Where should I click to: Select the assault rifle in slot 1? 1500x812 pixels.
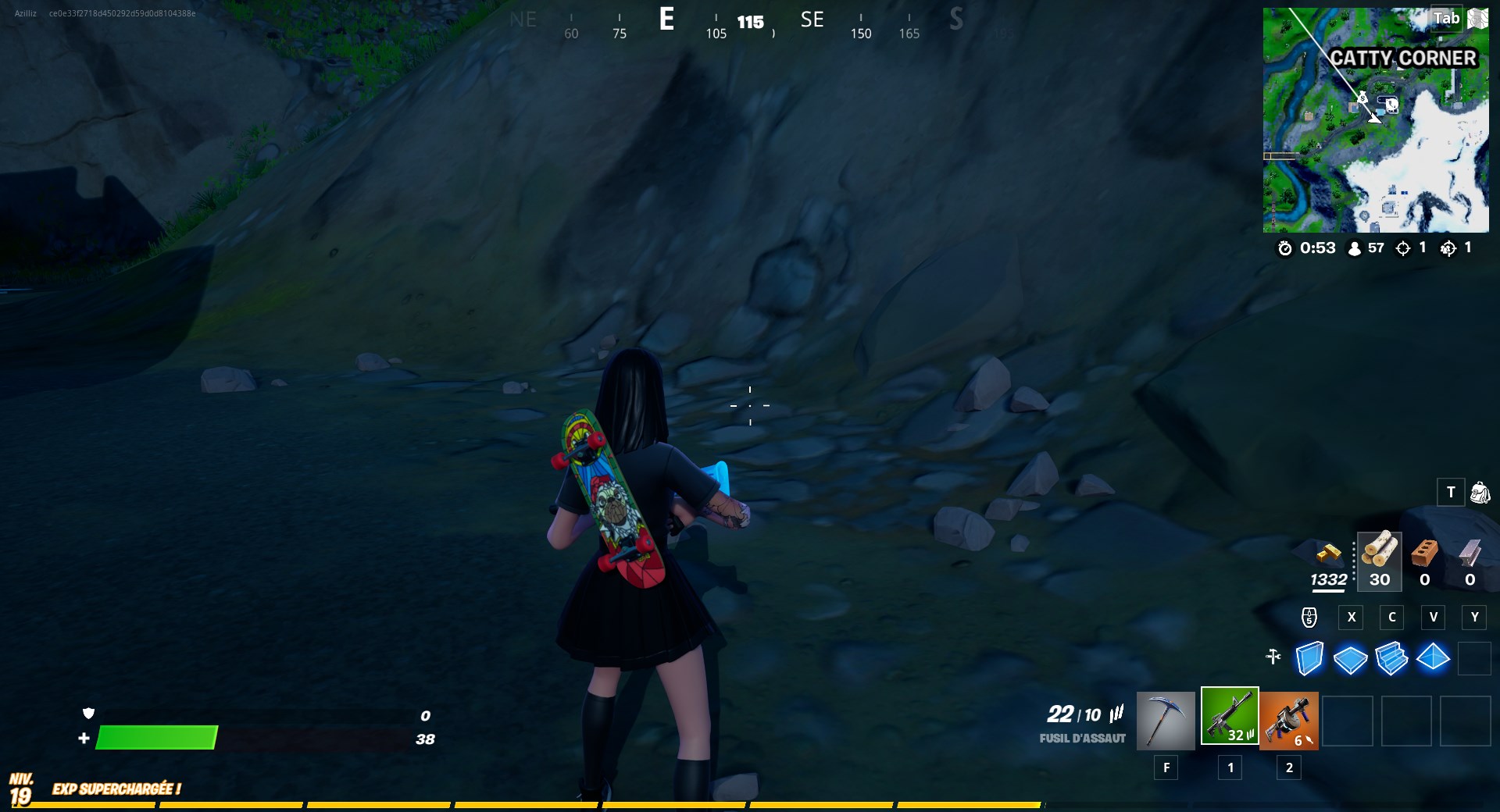[1229, 716]
